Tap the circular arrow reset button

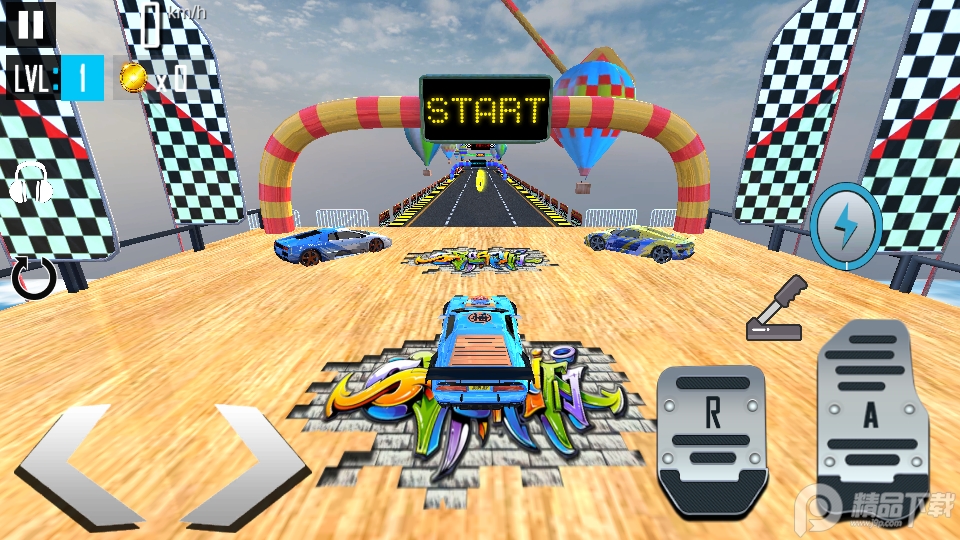click(x=34, y=277)
